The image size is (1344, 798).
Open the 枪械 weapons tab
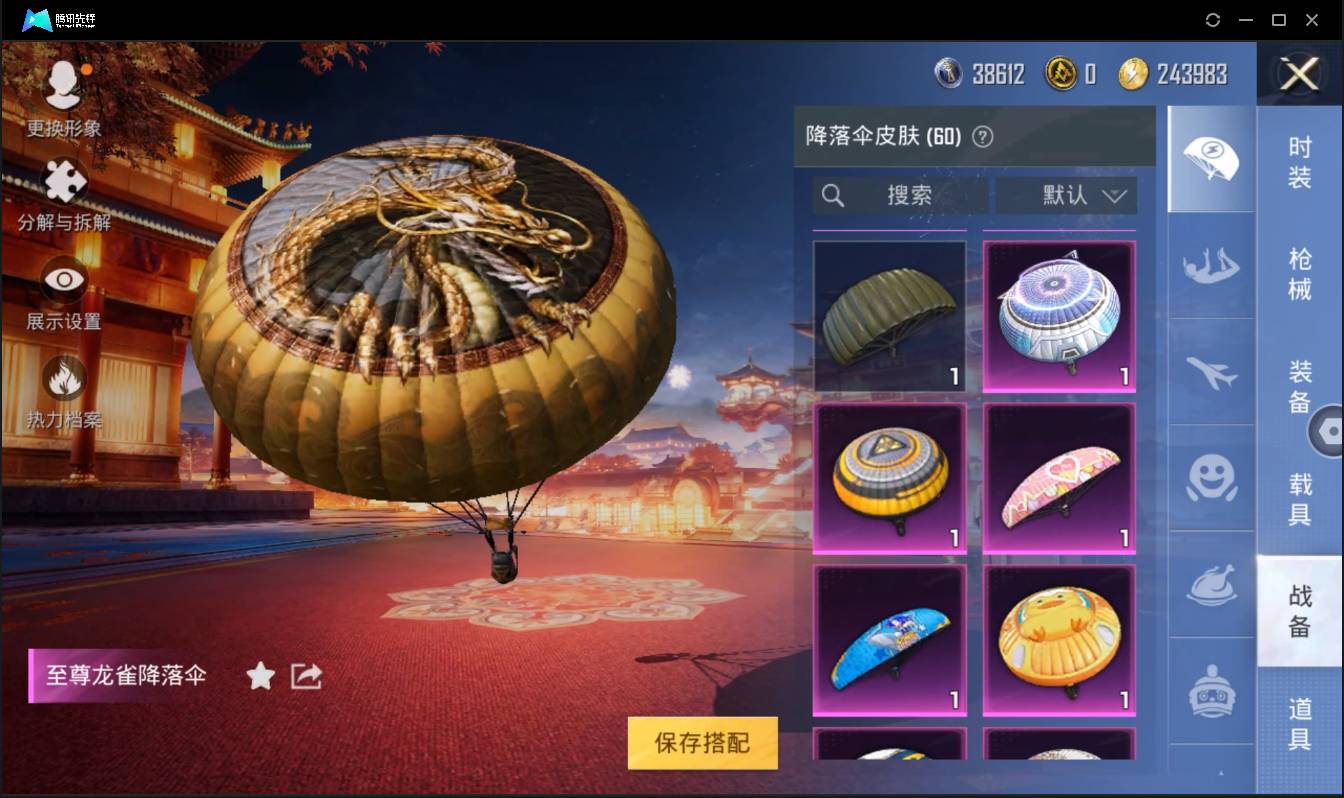tap(1300, 273)
